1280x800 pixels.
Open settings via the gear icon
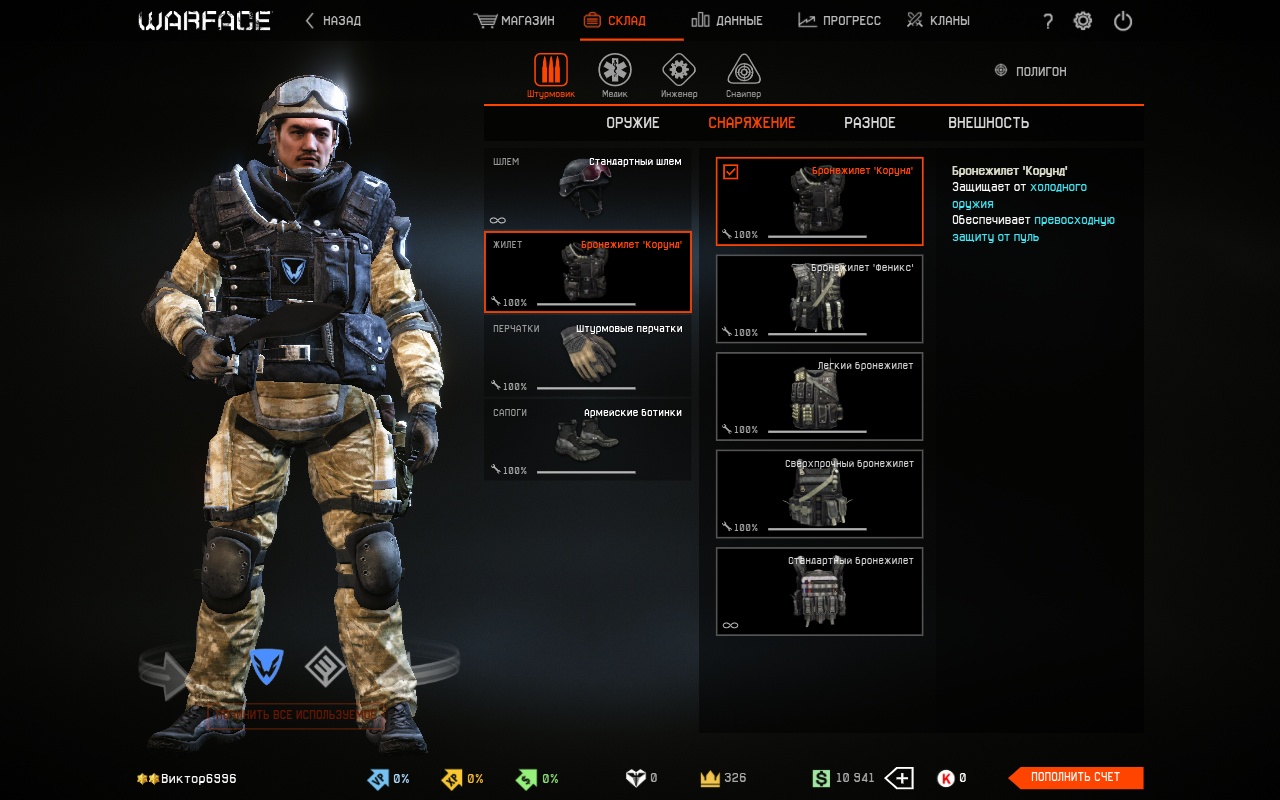pyautogui.click(x=1083, y=21)
